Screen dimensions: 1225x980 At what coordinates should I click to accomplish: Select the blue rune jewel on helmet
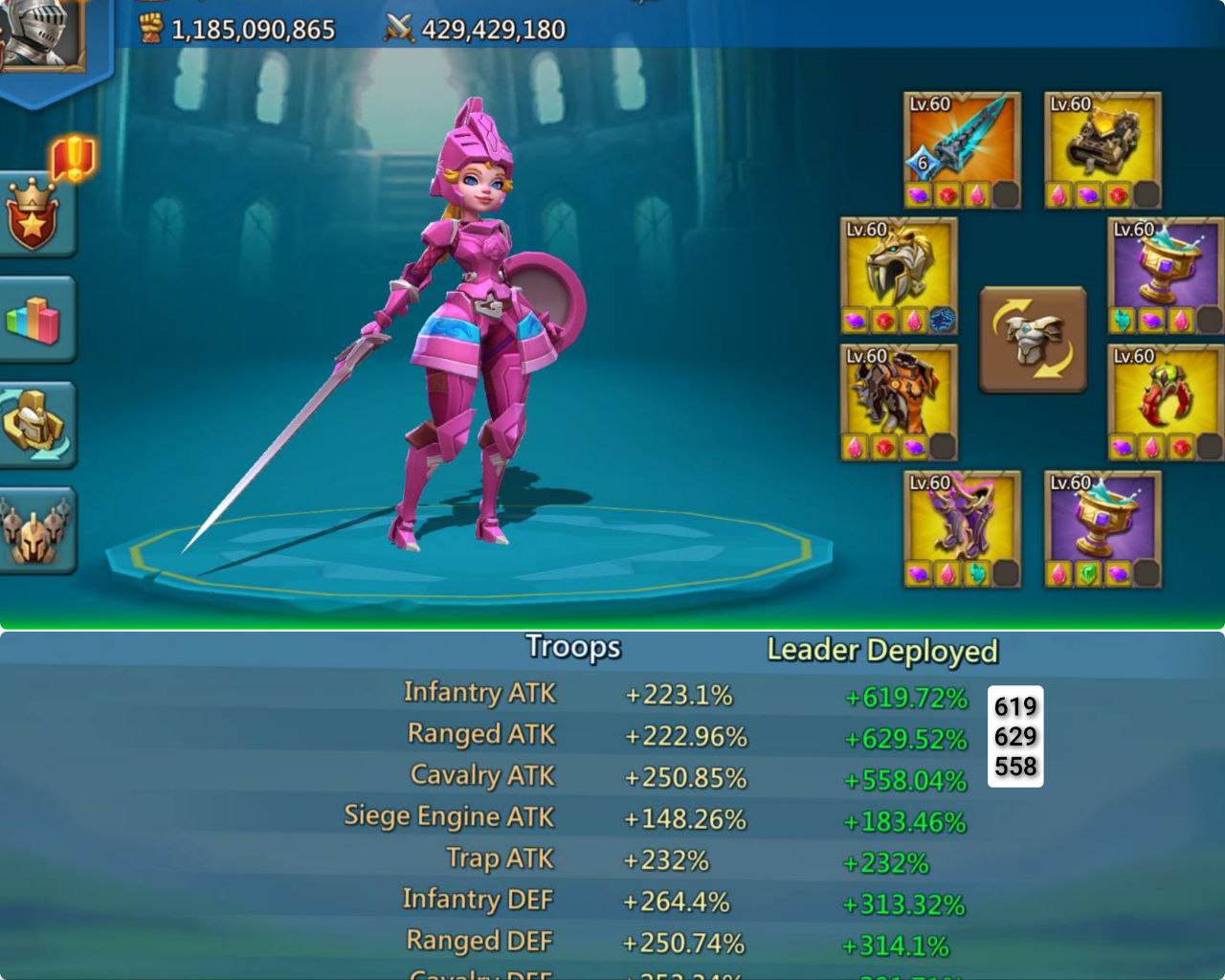(x=943, y=321)
